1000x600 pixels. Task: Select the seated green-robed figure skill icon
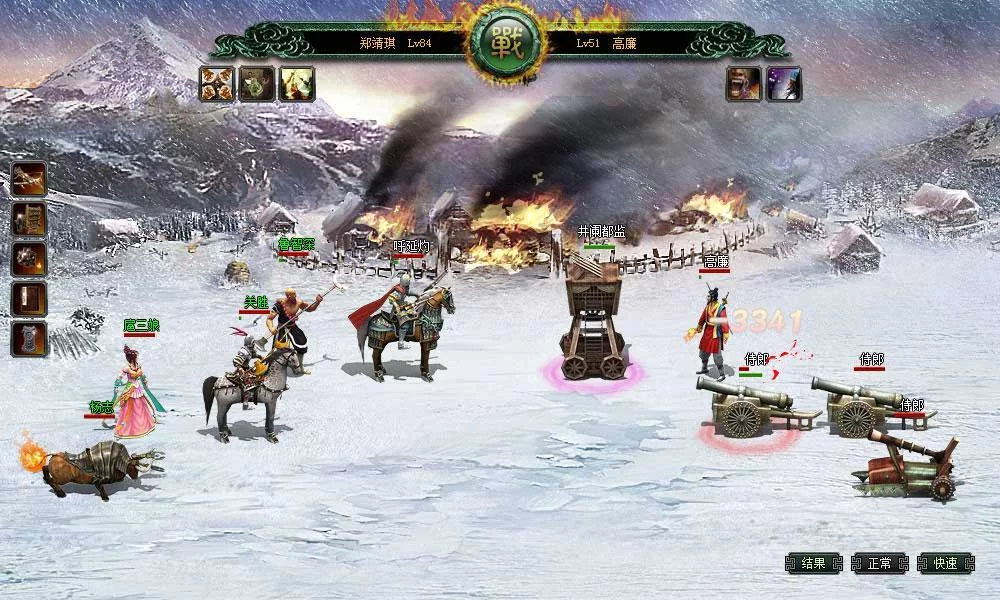point(257,84)
